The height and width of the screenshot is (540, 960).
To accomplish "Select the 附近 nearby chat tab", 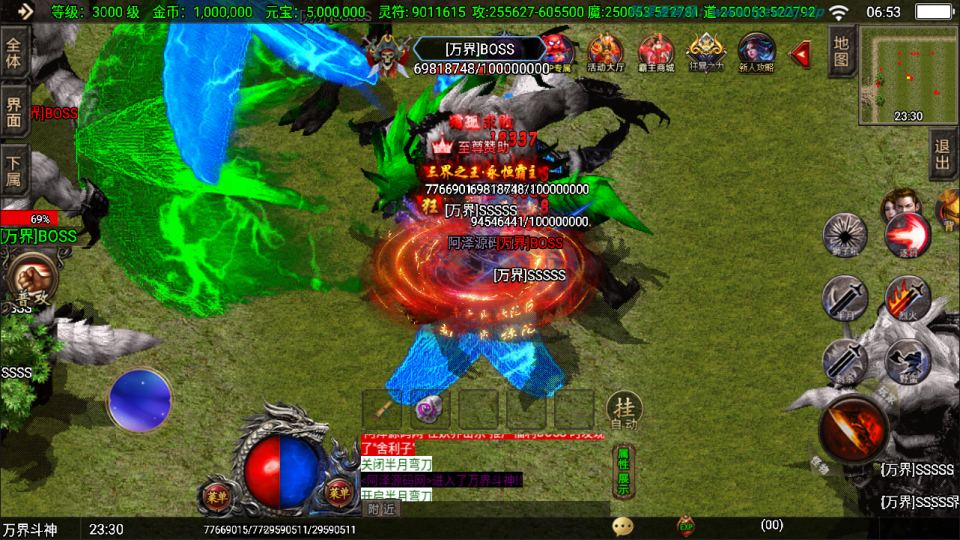I will point(382,509).
